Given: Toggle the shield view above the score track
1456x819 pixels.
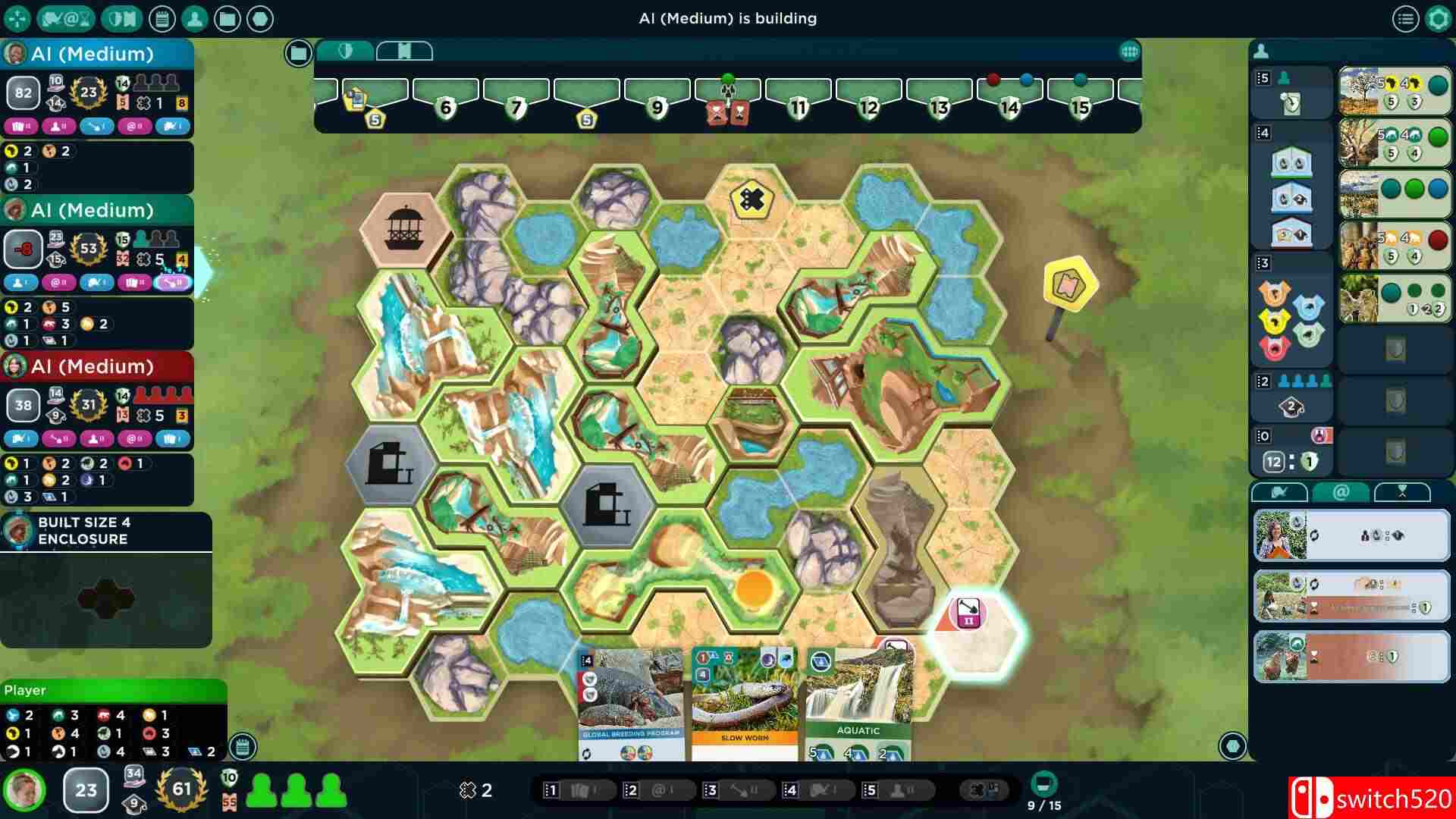Looking at the screenshot, I should 347,52.
